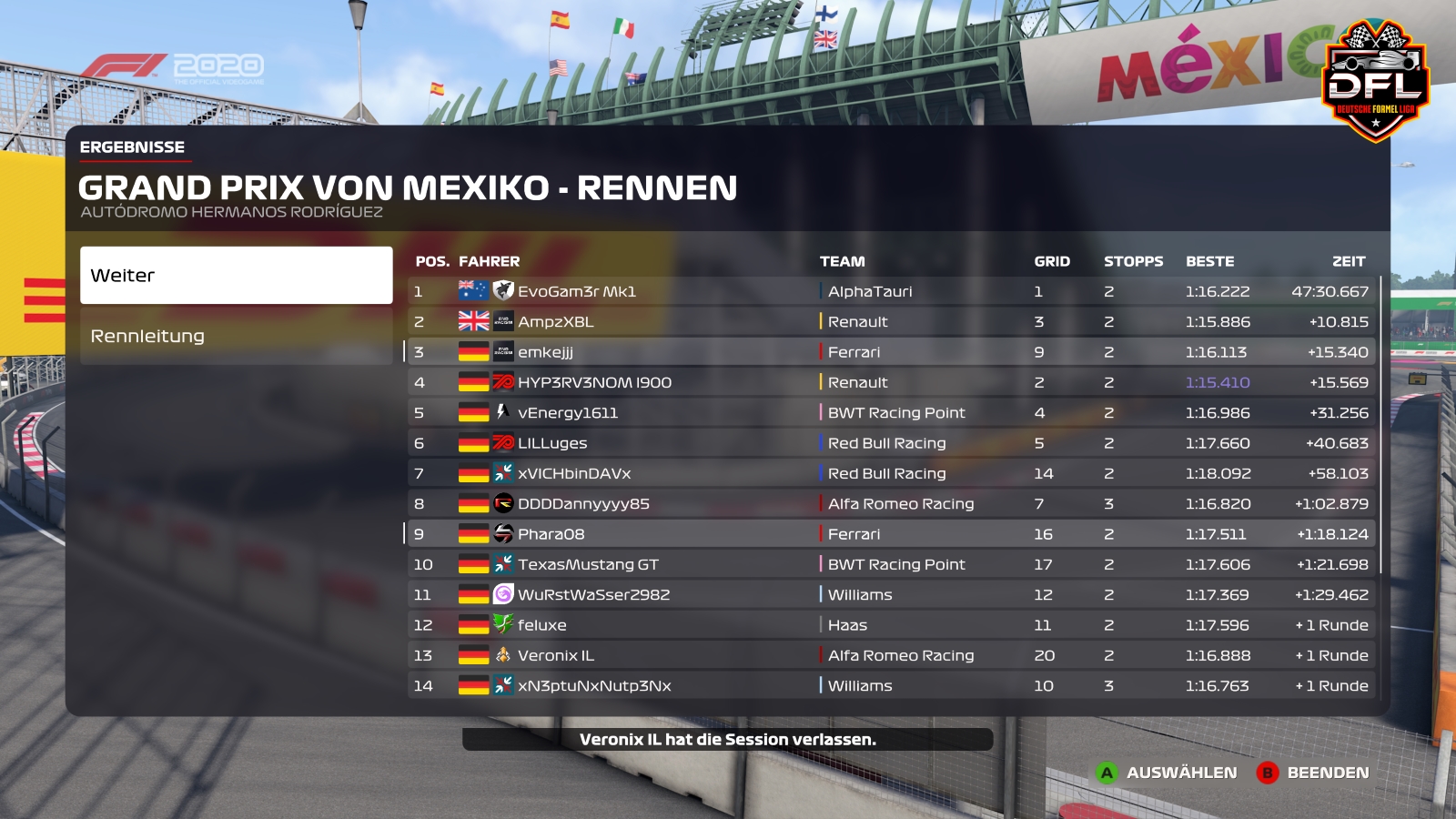
Task: Select DDDDannyyyy85 in the standings
Action: click(x=583, y=503)
